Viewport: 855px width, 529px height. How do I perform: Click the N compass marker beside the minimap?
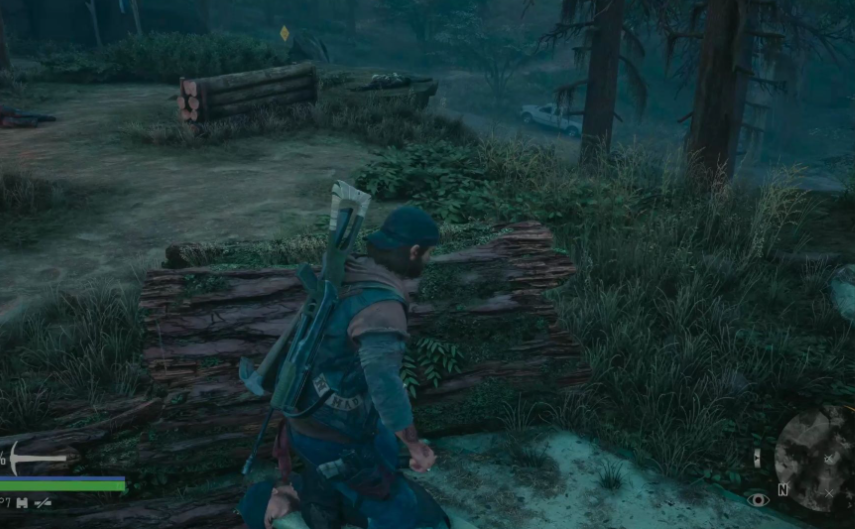pos(783,490)
